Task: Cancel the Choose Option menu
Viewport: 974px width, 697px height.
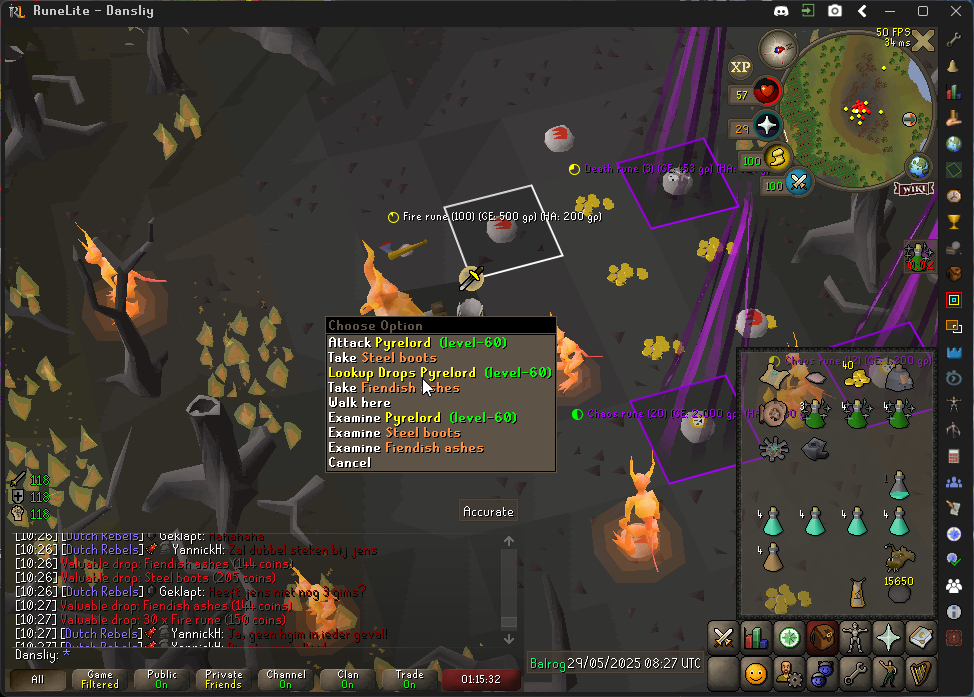Action: coord(349,462)
